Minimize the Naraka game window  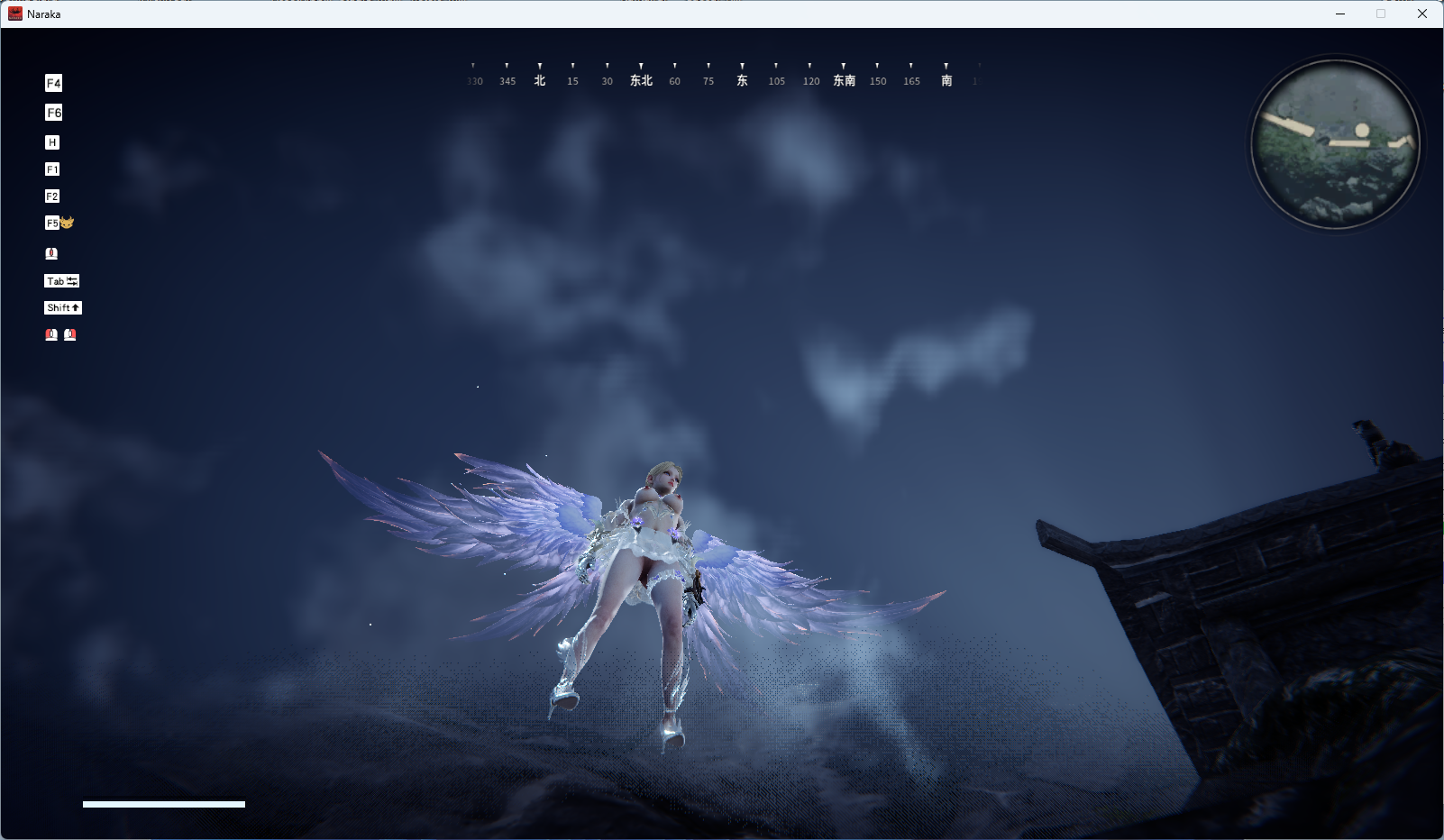pos(1340,14)
